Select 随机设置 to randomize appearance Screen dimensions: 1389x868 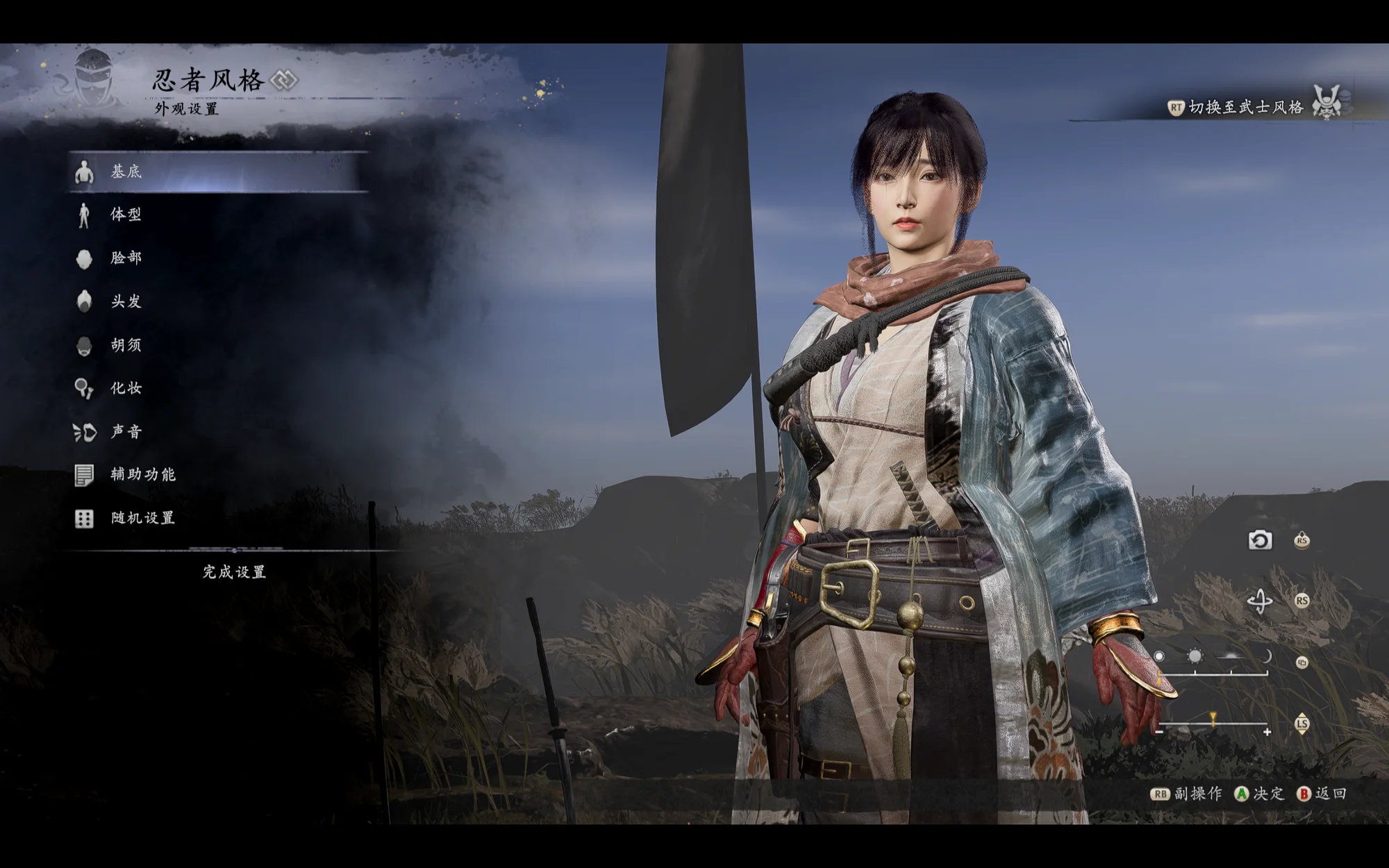[142, 518]
